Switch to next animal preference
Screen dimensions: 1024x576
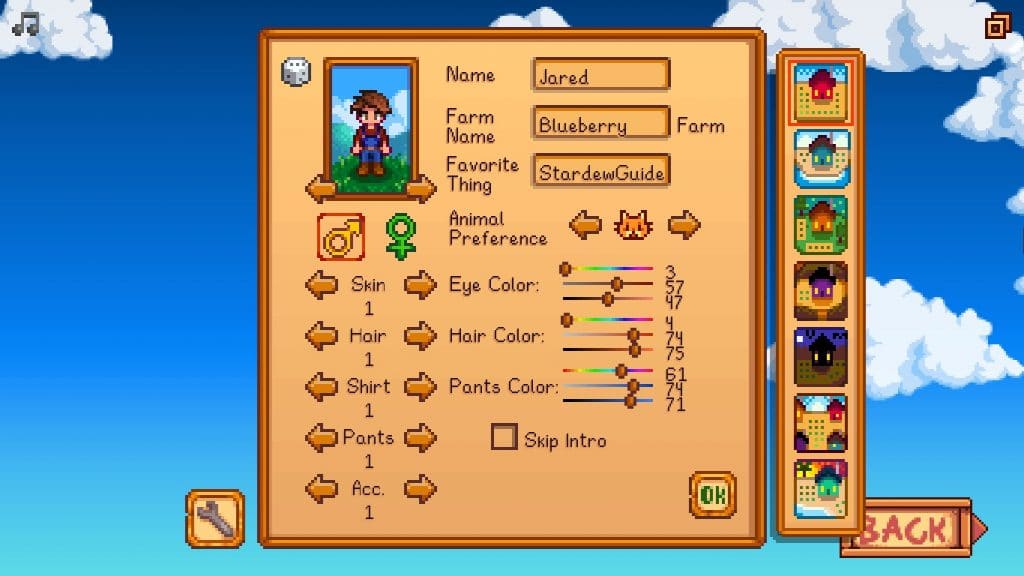pyautogui.click(x=684, y=225)
